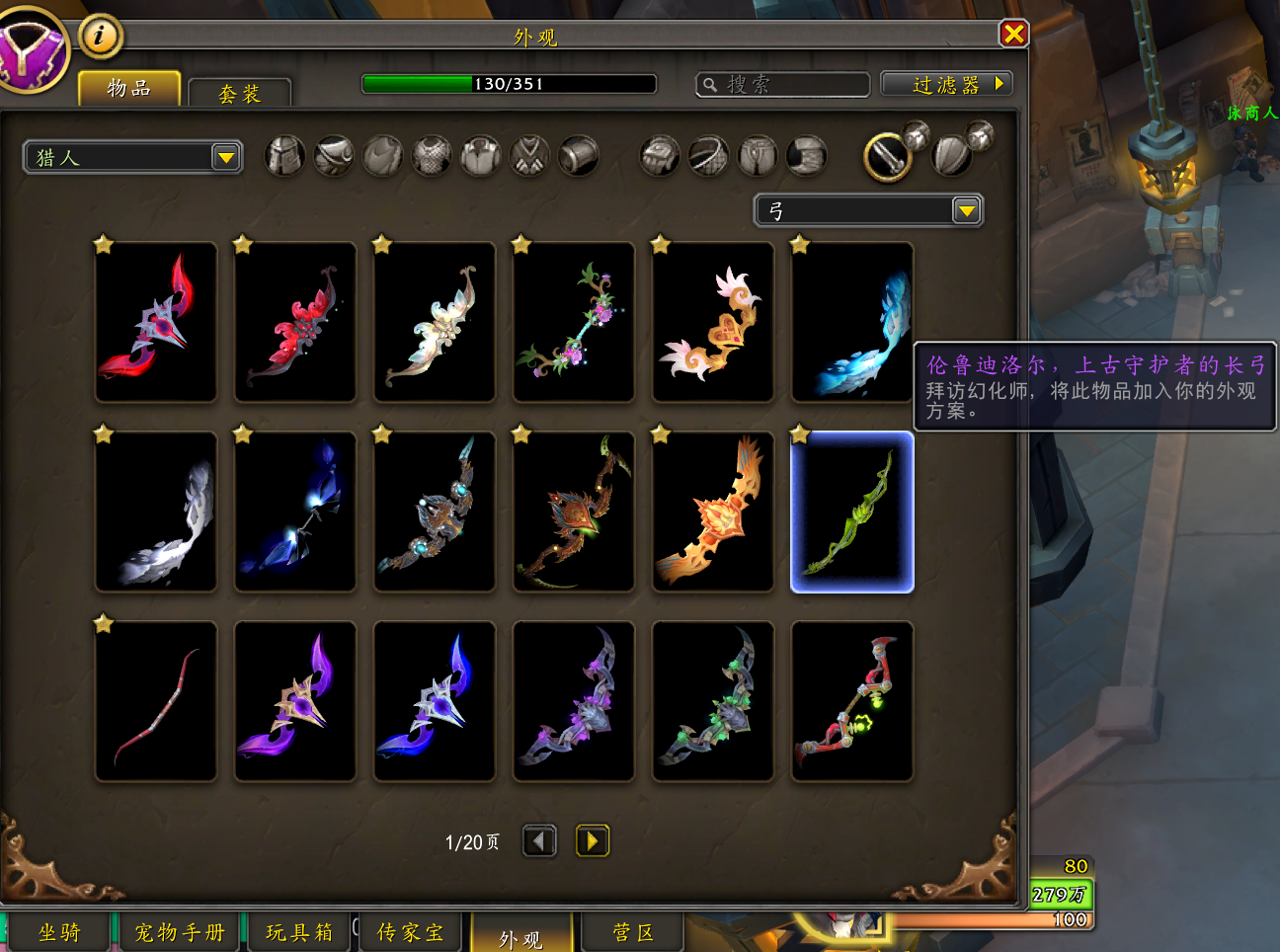Screen dimensions: 1280x952
Task: Click the info button beside the portrait
Action: (x=100, y=37)
